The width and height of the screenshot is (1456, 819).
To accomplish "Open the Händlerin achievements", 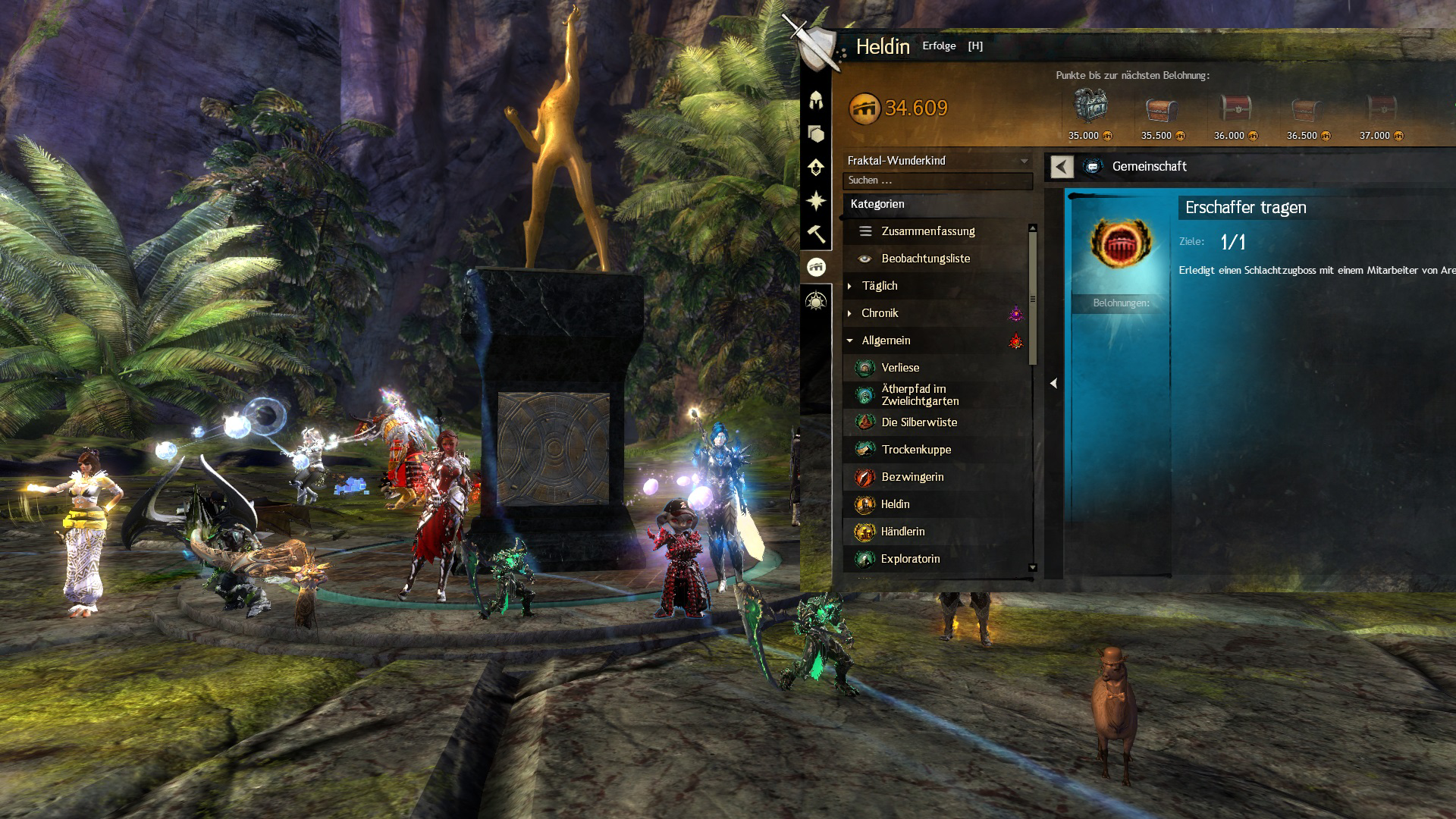I will click(902, 532).
